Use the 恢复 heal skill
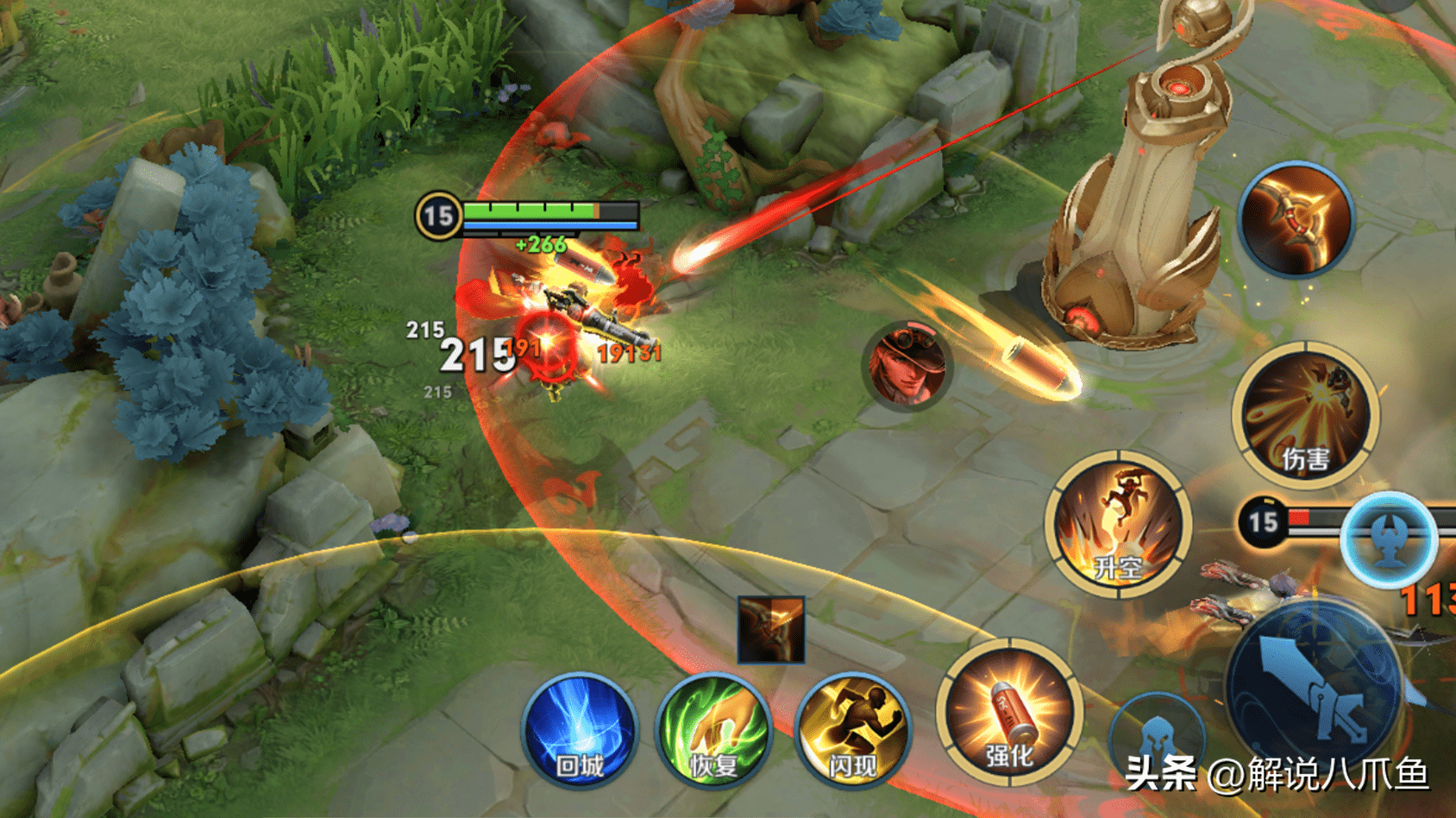 (x=713, y=730)
